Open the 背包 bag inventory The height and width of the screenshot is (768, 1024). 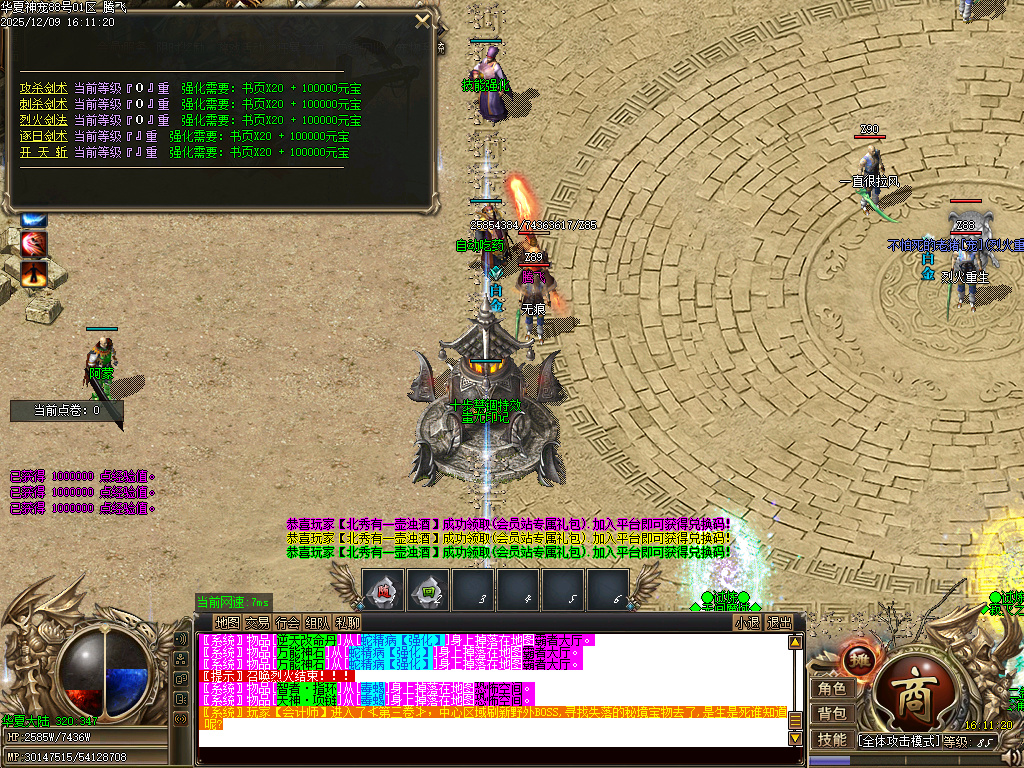pos(832,714)
